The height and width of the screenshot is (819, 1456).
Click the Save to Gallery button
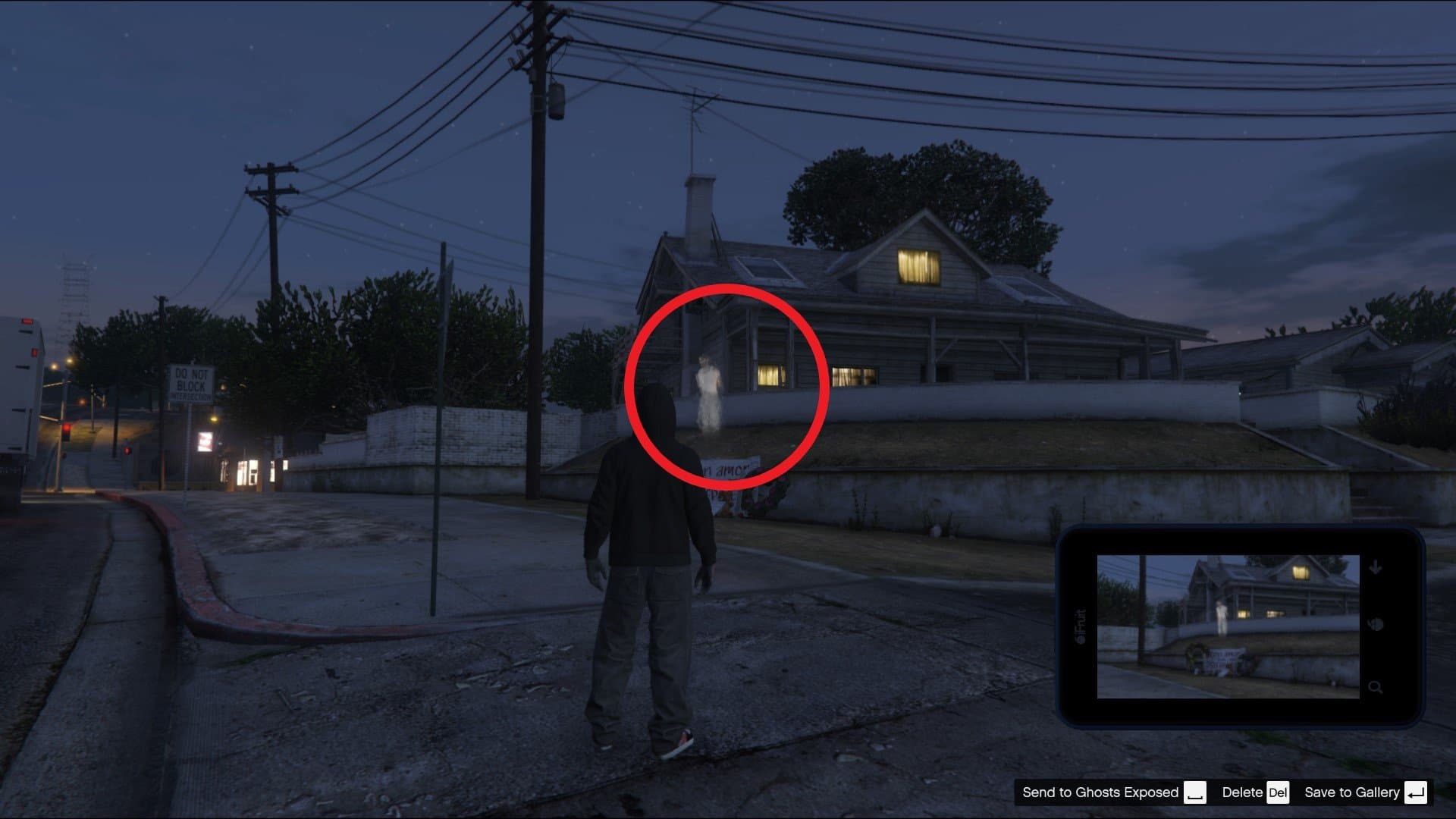point(1353,792)
